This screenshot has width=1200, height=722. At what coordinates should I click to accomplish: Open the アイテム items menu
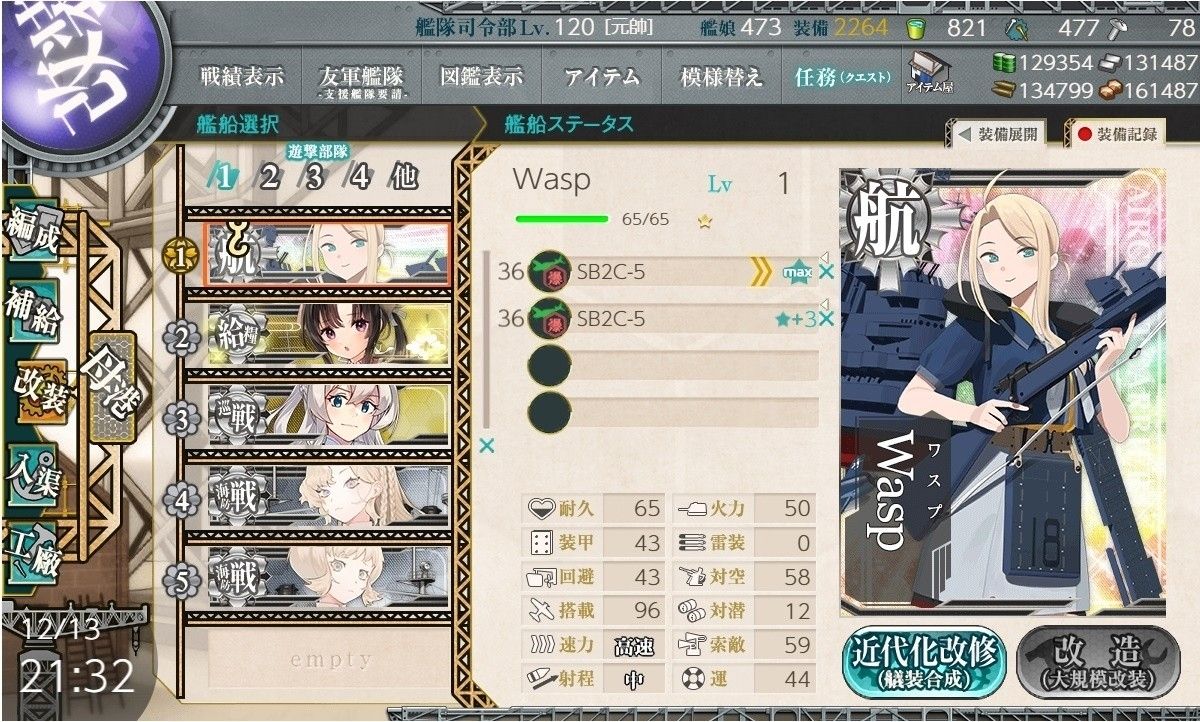(601, 77)
